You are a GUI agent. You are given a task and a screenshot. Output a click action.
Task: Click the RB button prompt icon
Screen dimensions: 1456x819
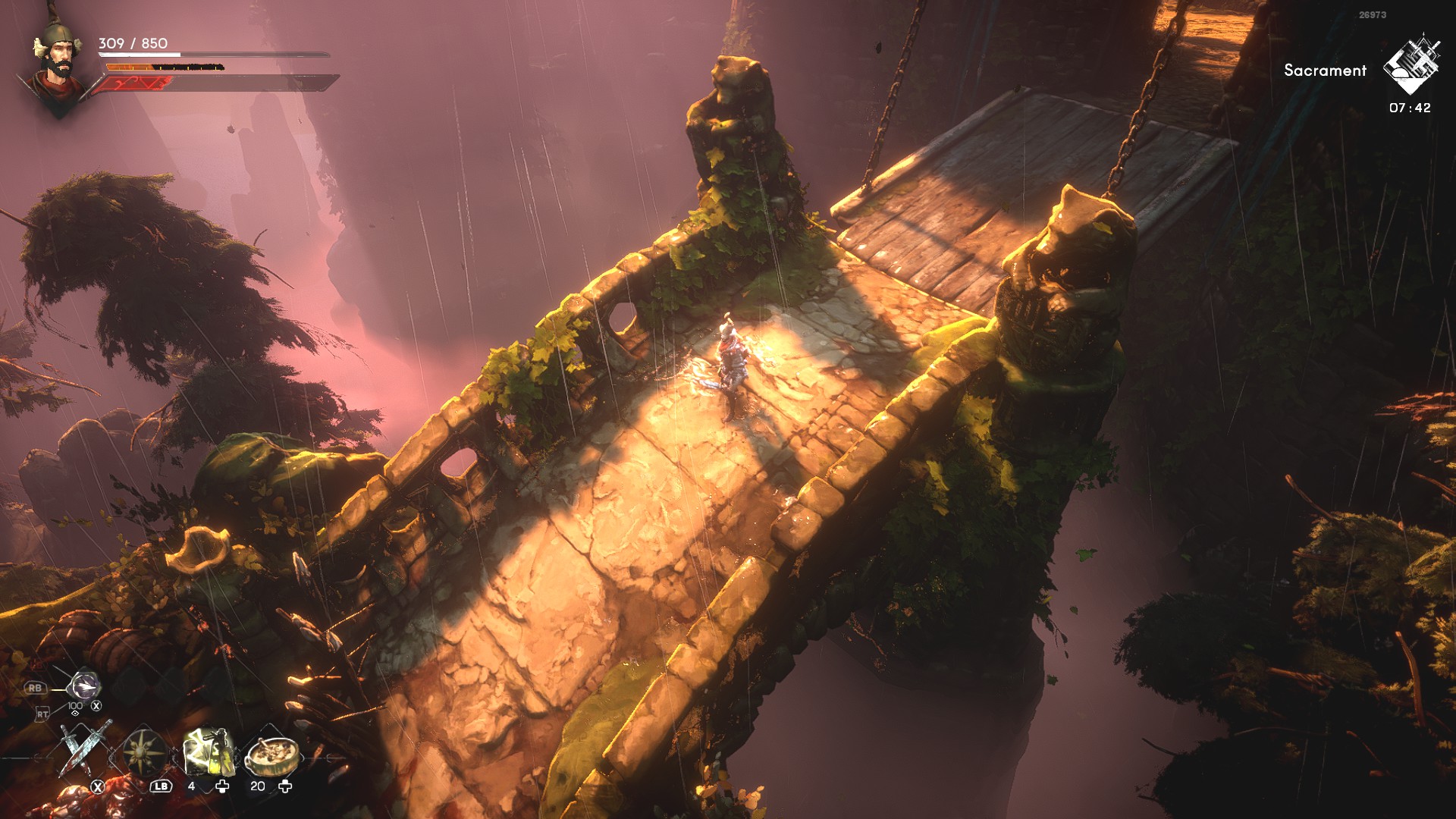(36, 688)
